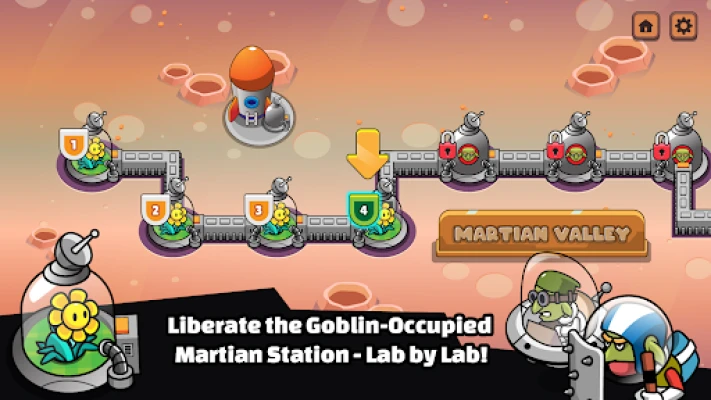Choose level 3 lab node
Screen dimensions: 711x400
tap(272, 218)
